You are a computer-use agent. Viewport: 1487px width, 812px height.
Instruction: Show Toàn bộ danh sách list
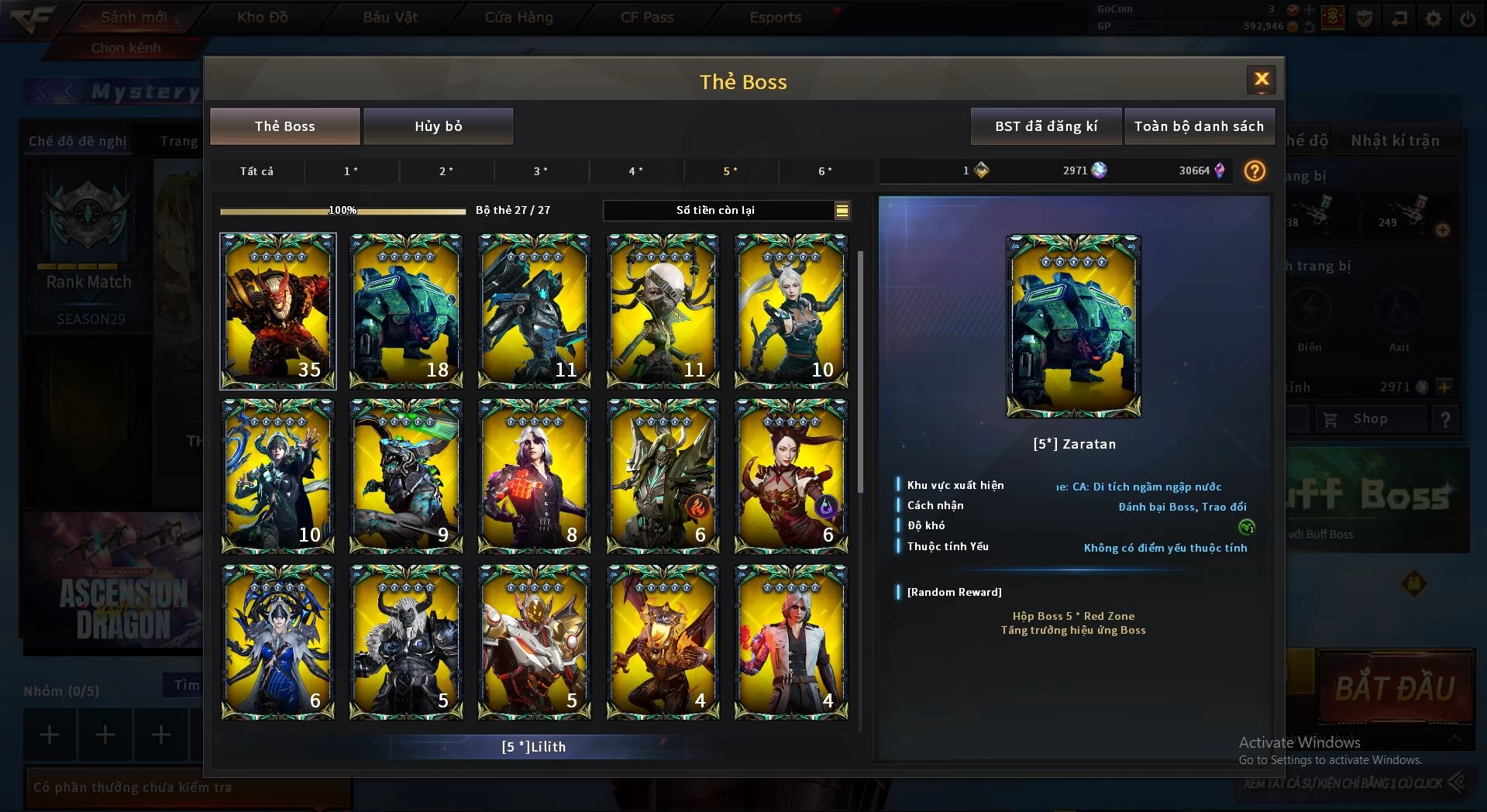tap(1198, 126)
